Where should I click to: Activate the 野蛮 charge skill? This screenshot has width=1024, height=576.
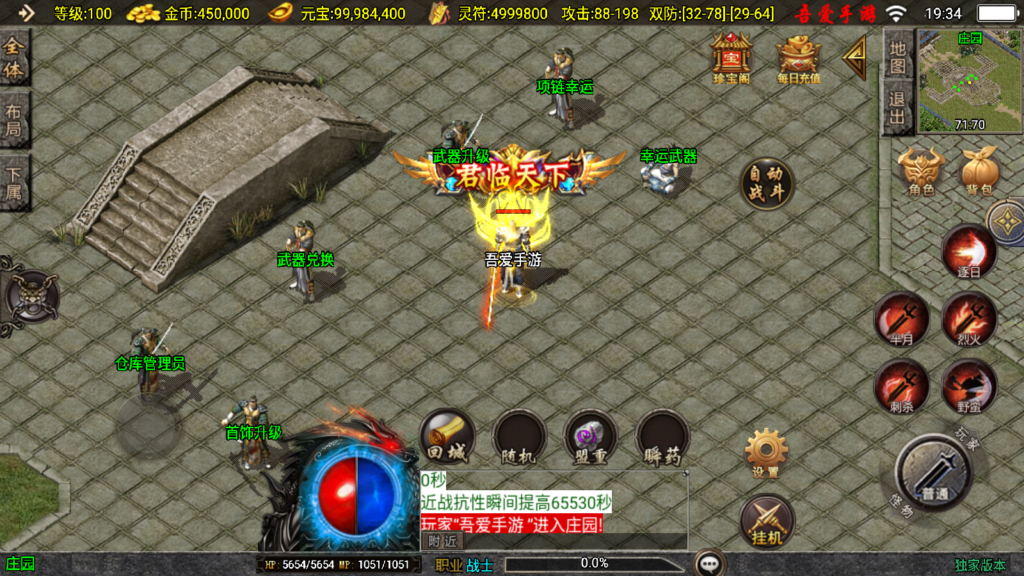(x=969, y=387)
